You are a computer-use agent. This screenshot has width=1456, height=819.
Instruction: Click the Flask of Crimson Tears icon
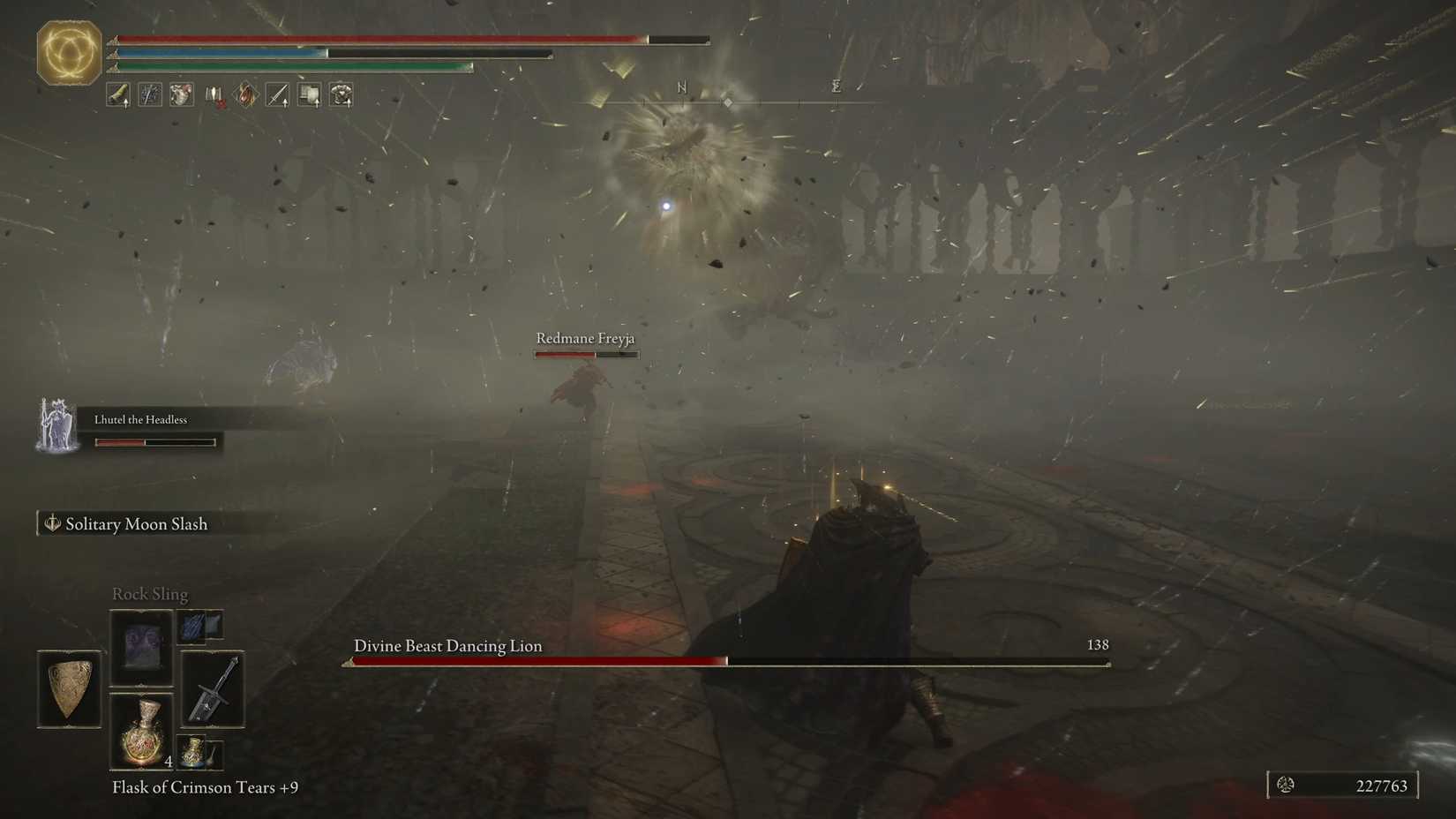point(141,730)
